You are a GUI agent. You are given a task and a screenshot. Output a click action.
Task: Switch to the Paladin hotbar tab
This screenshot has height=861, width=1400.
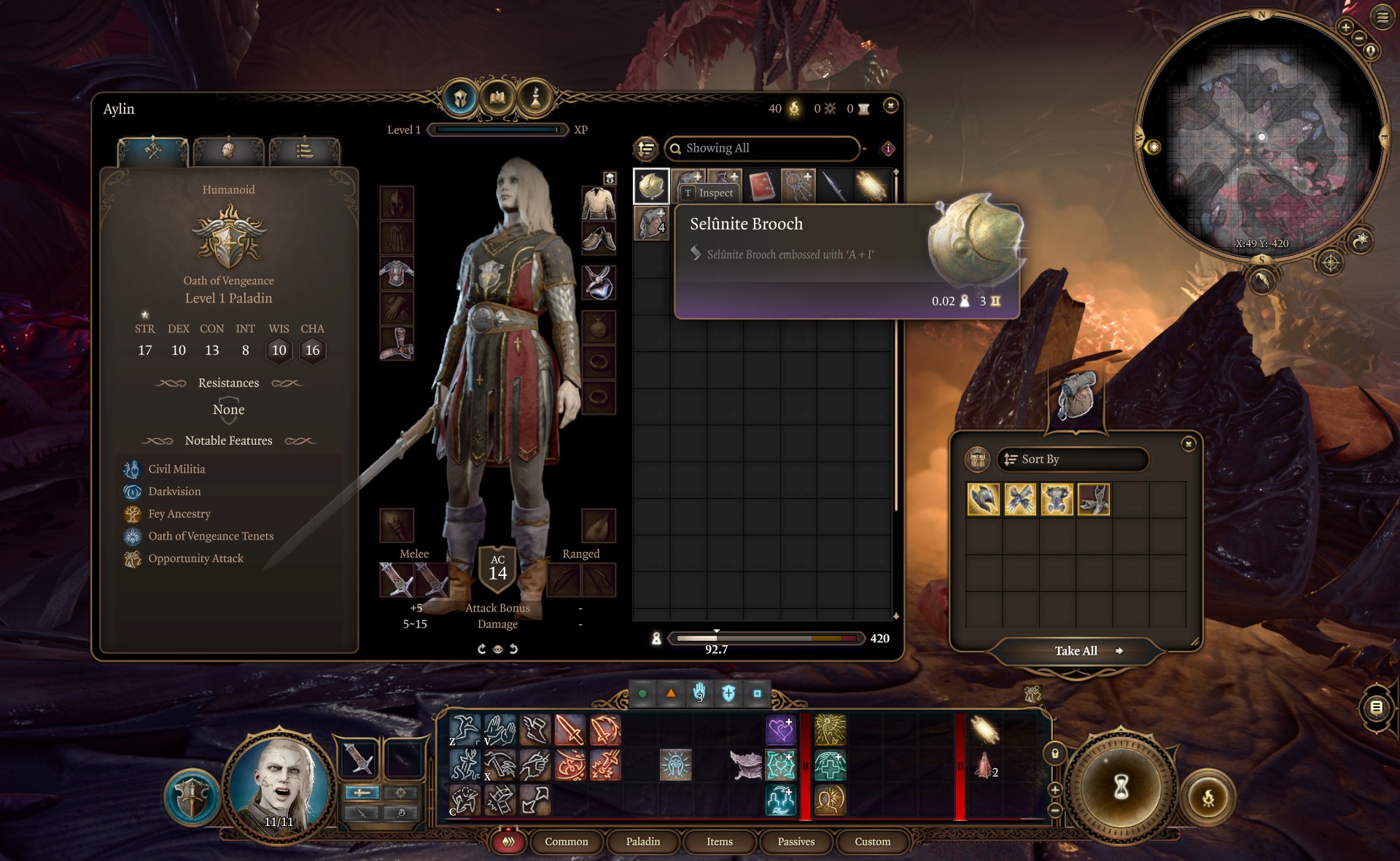tap(642, 841)
